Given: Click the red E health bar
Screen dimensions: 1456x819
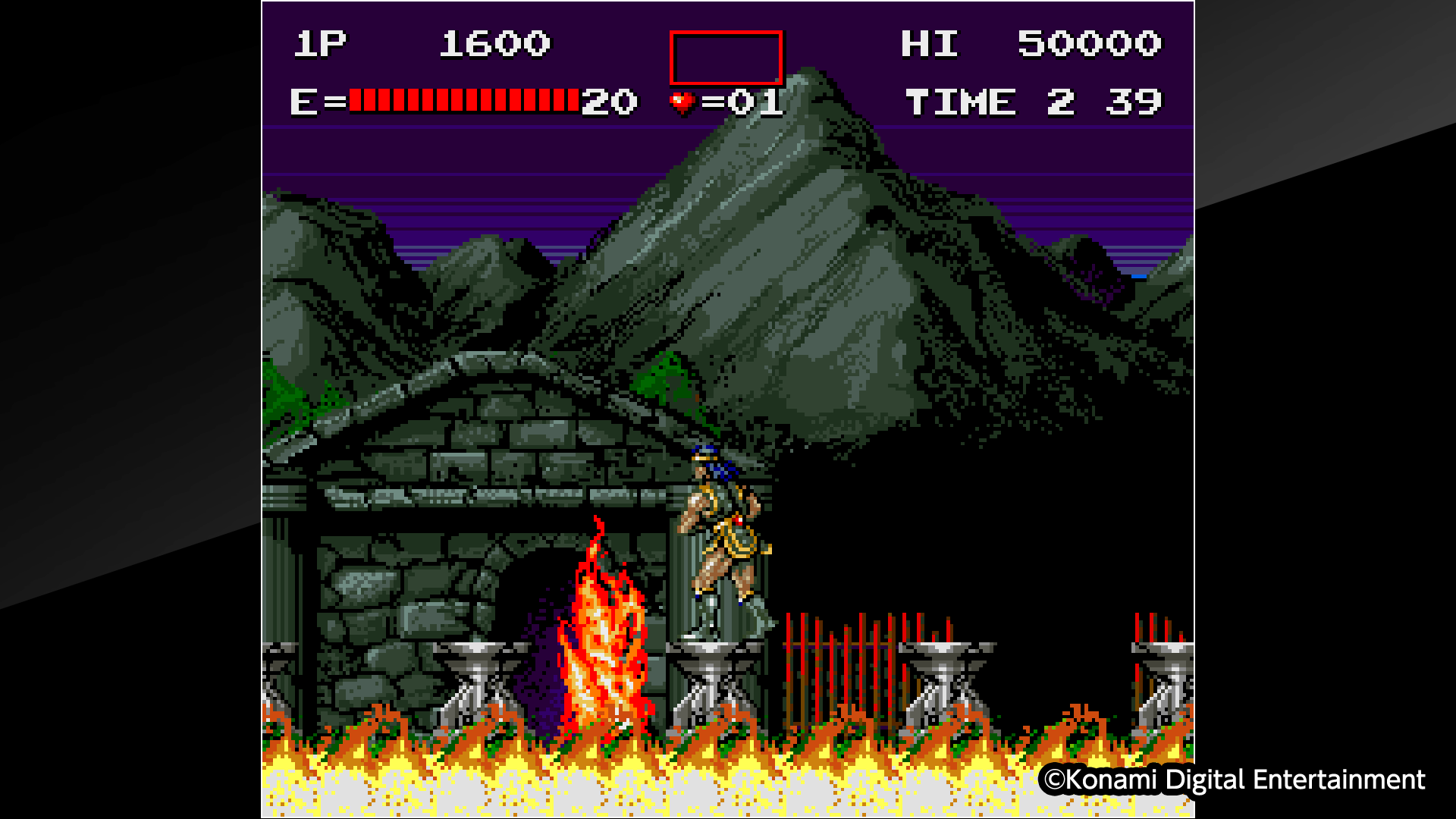Looking at the screenshot, I should 463,99.
